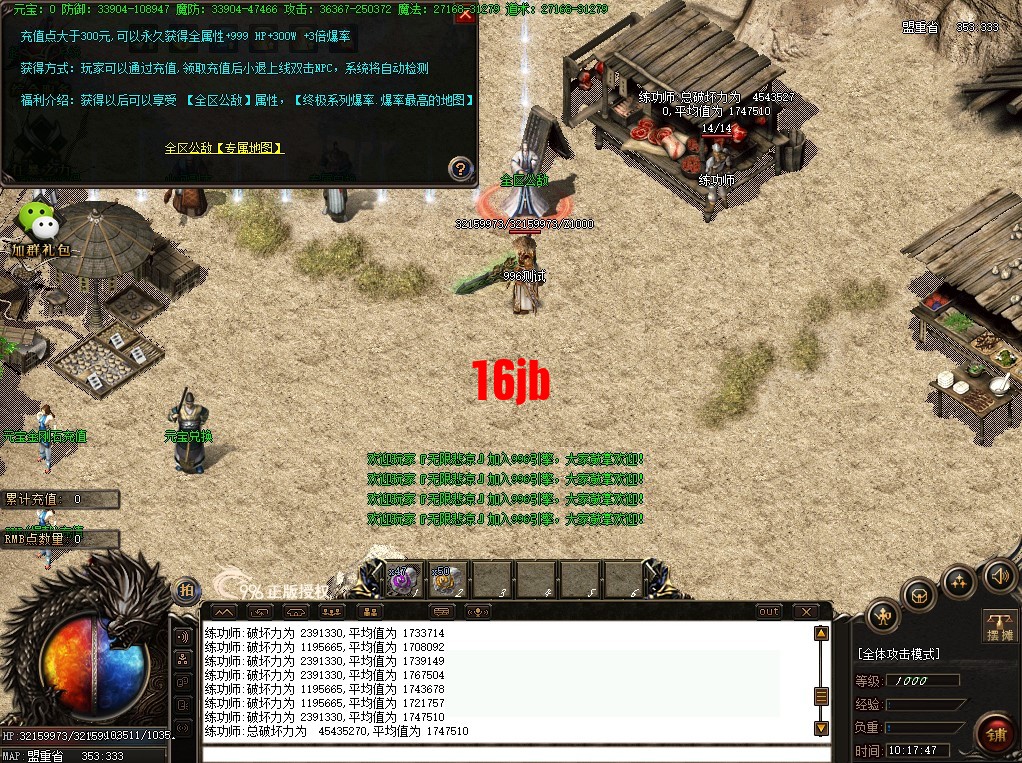Open the 加群礼包 WeChat gift icon
Screen dimensions: 1022x763
[x=39, y=225]
